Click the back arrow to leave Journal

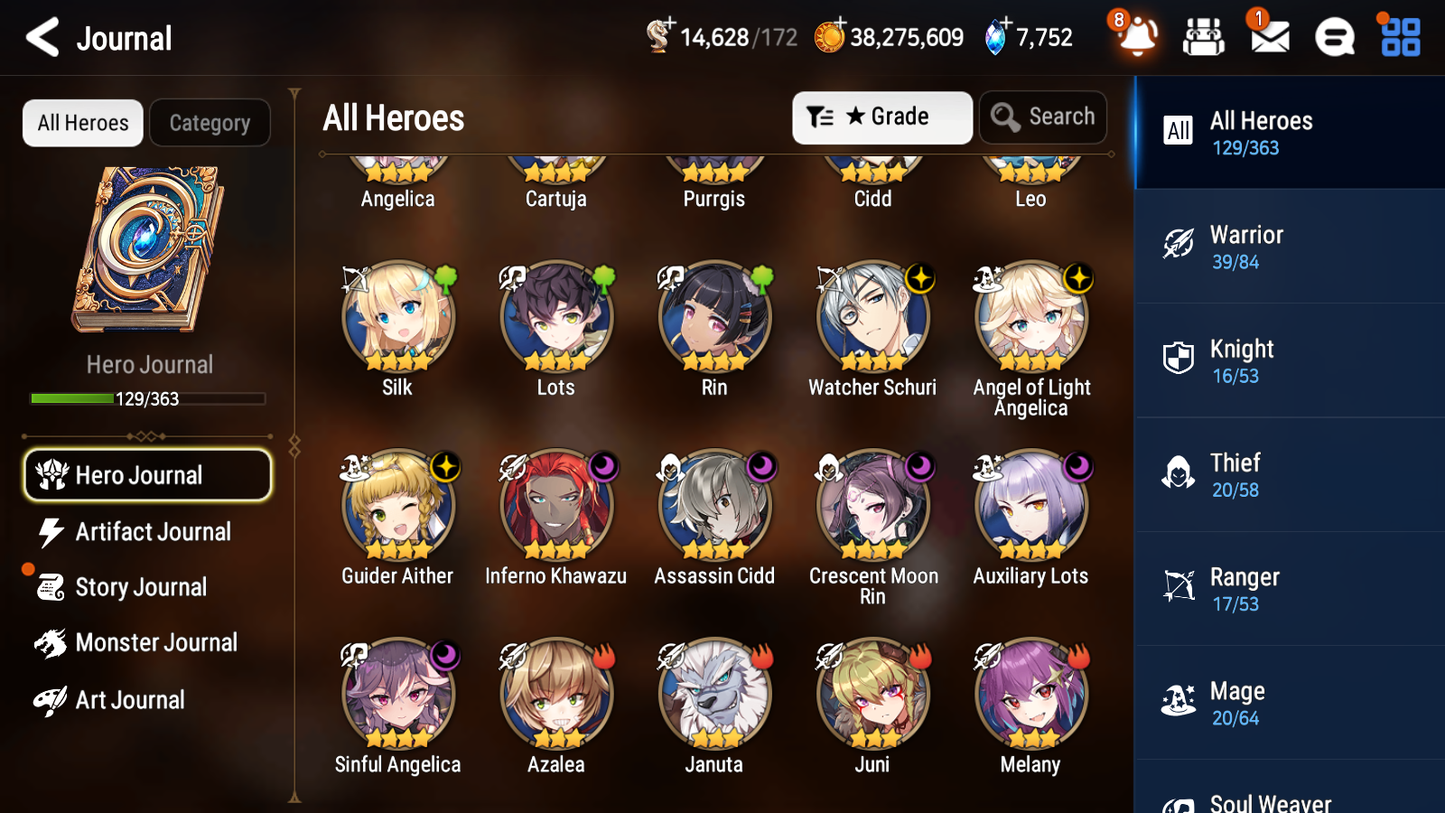pyautogui.click(x=42, y=37)
